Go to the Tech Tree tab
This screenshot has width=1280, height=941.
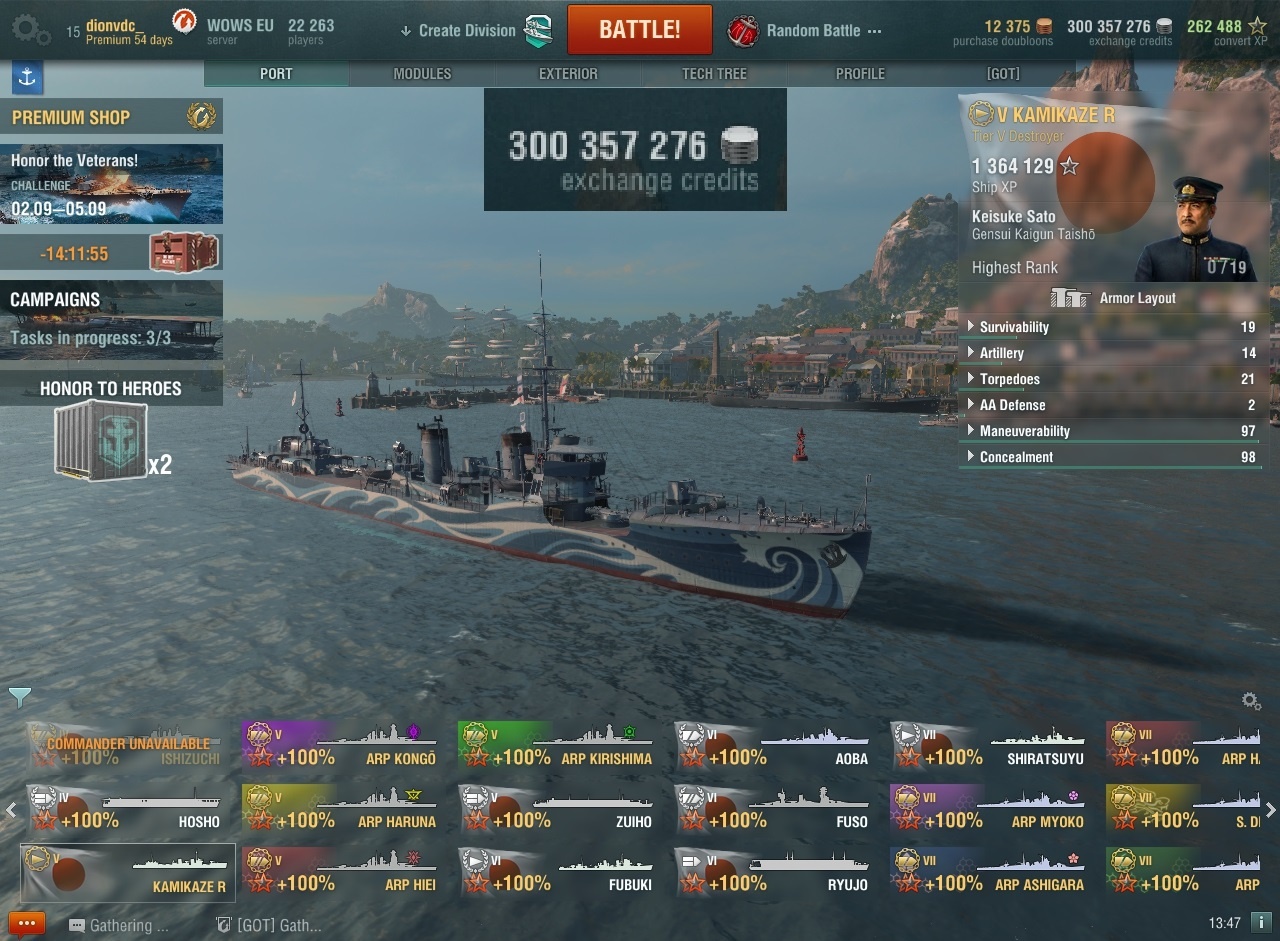coord(714,74)
